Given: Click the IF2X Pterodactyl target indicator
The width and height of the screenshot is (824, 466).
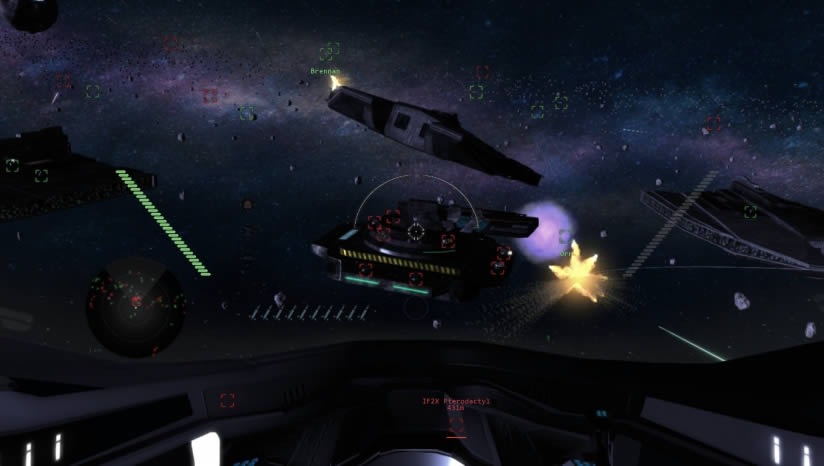Looking at the screenshot, I should tap(456, 403).
